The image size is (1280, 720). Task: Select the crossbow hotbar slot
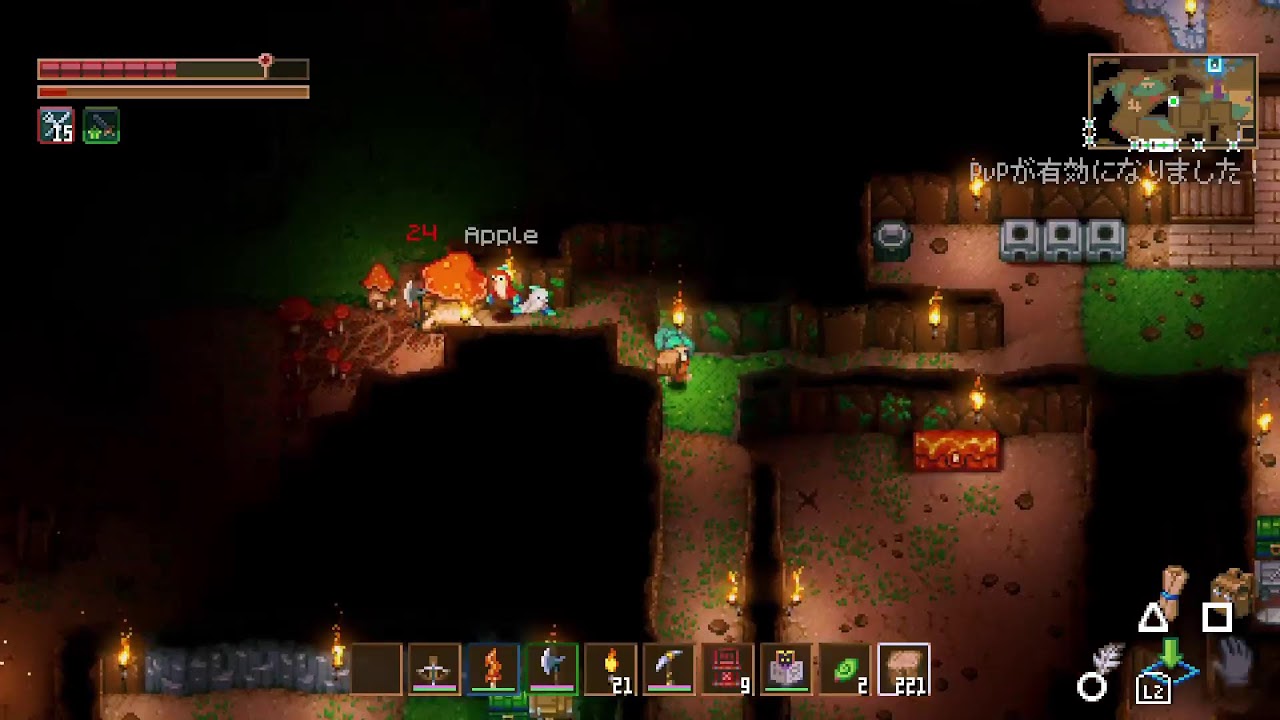coord(434,669)
